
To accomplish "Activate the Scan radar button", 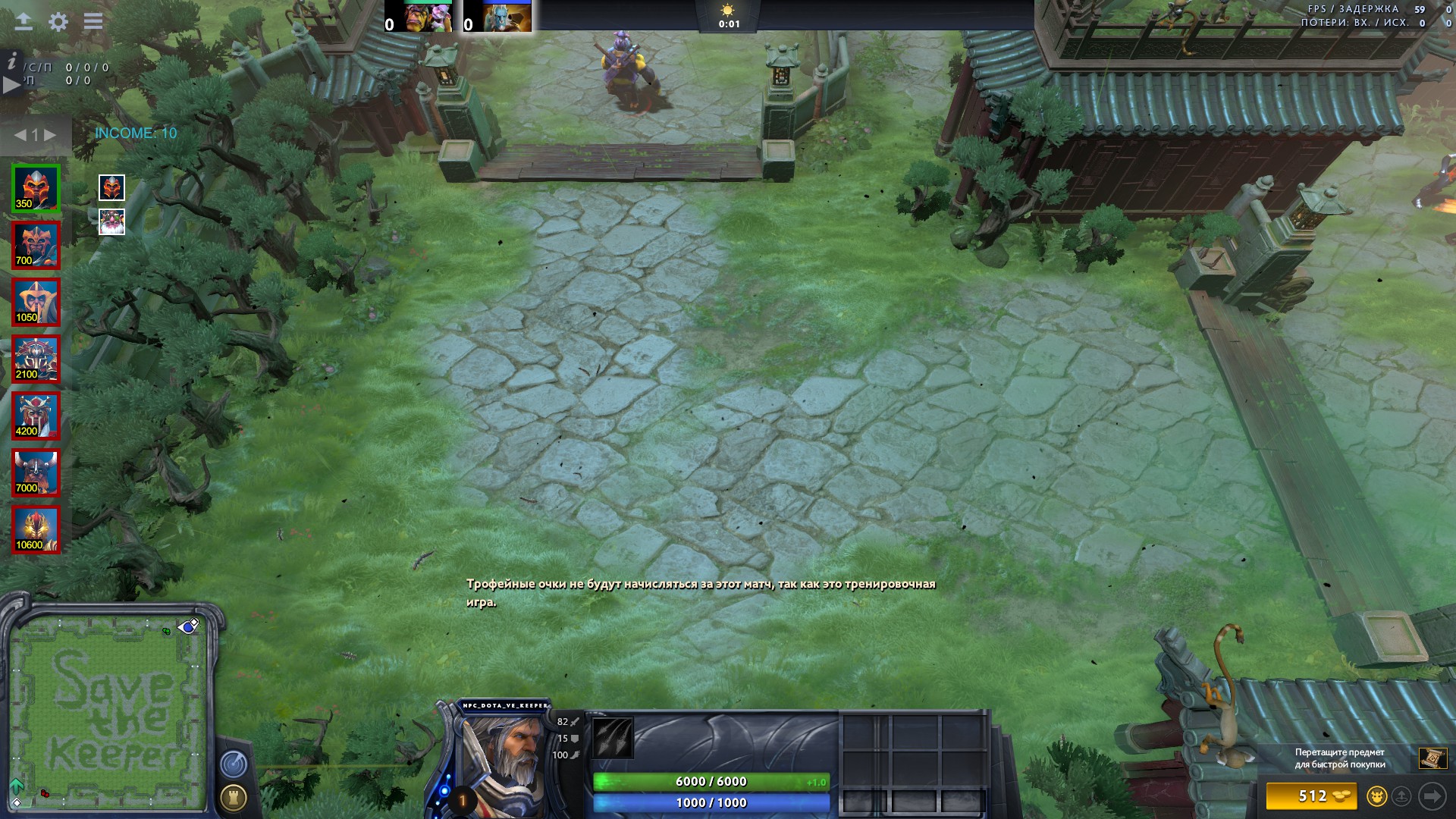I will 233,764.
